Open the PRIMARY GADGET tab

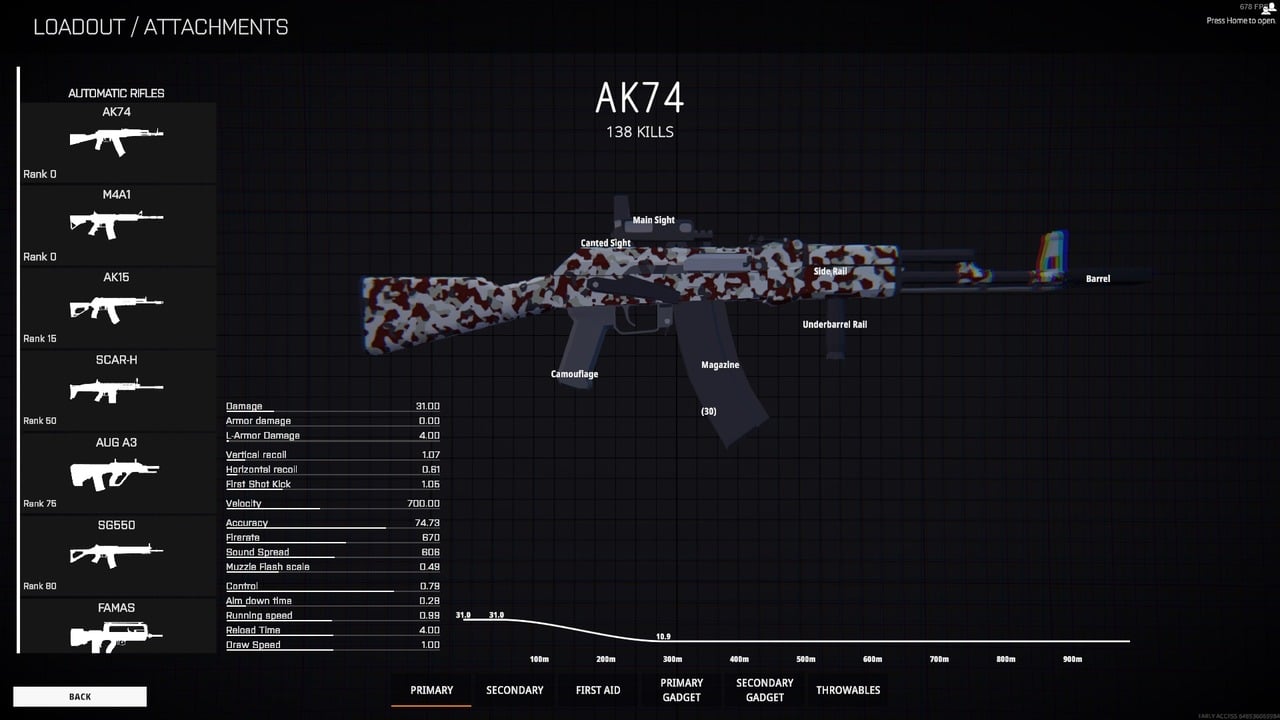click(x=681, y=690)
